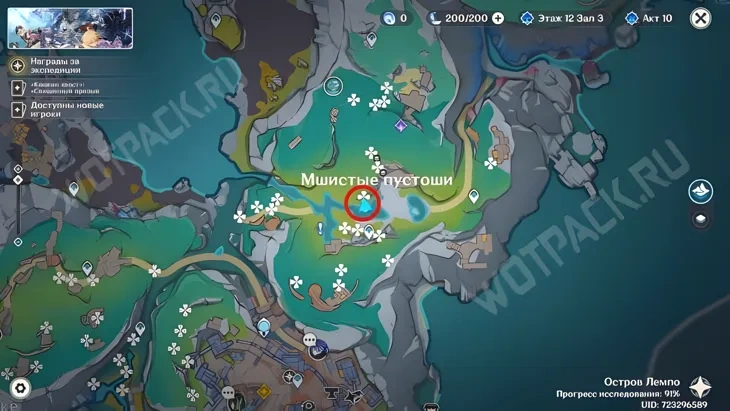Click the map zoom slider handle
The image size is (730, 411).
click(18, 180)
